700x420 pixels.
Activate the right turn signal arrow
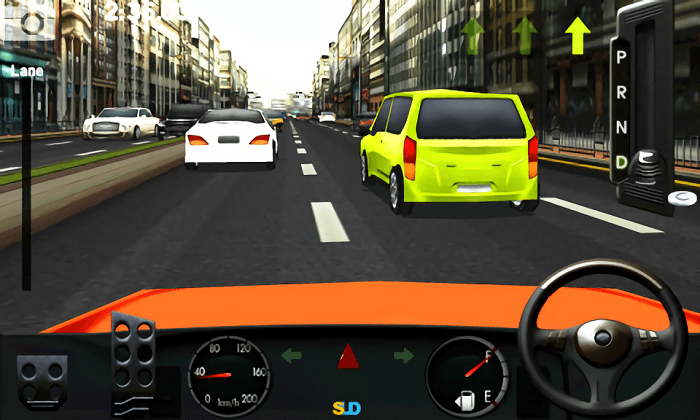tap(403, 355)
